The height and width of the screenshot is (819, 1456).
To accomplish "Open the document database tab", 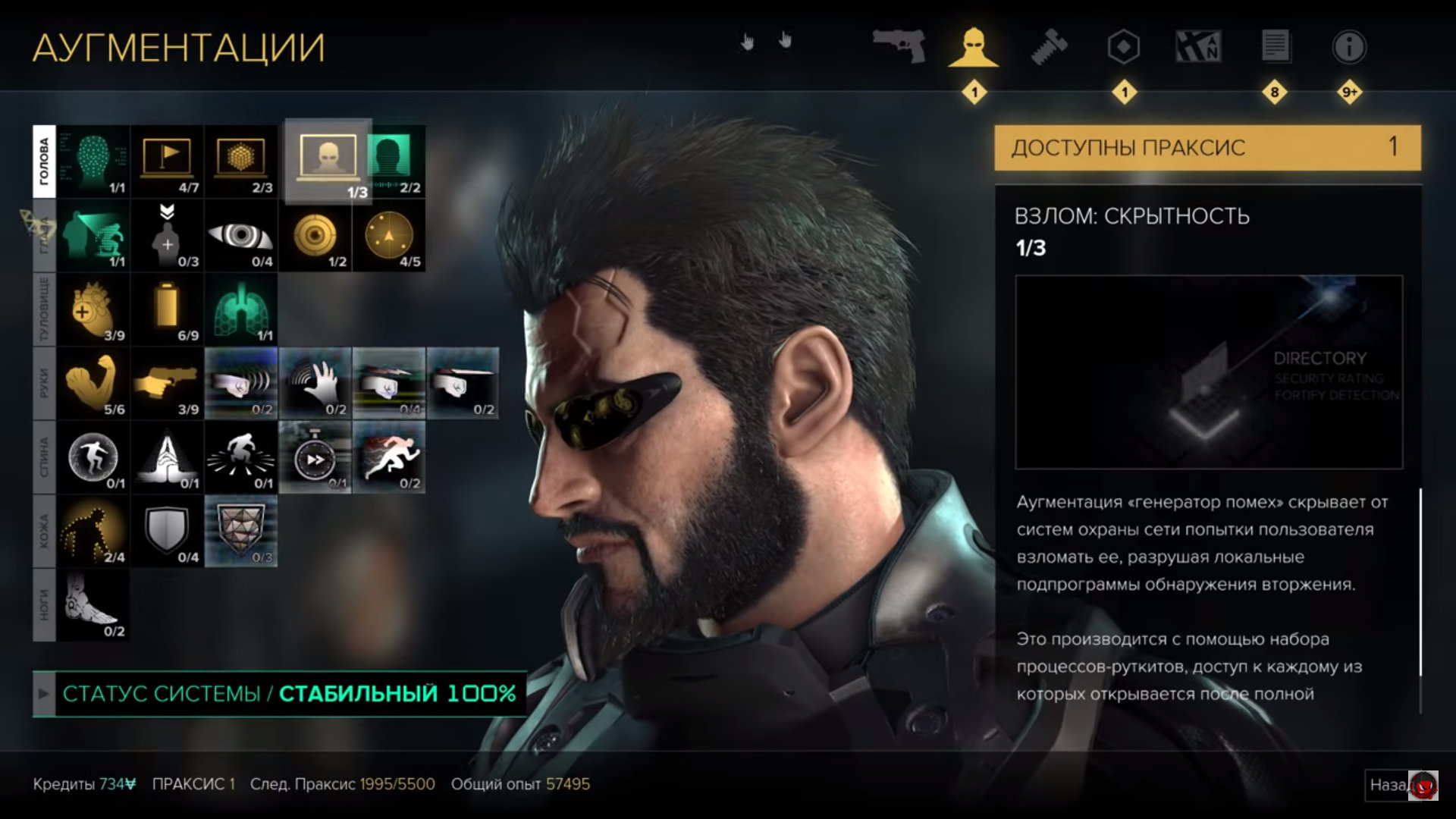I will click(x=1275, y=47).
